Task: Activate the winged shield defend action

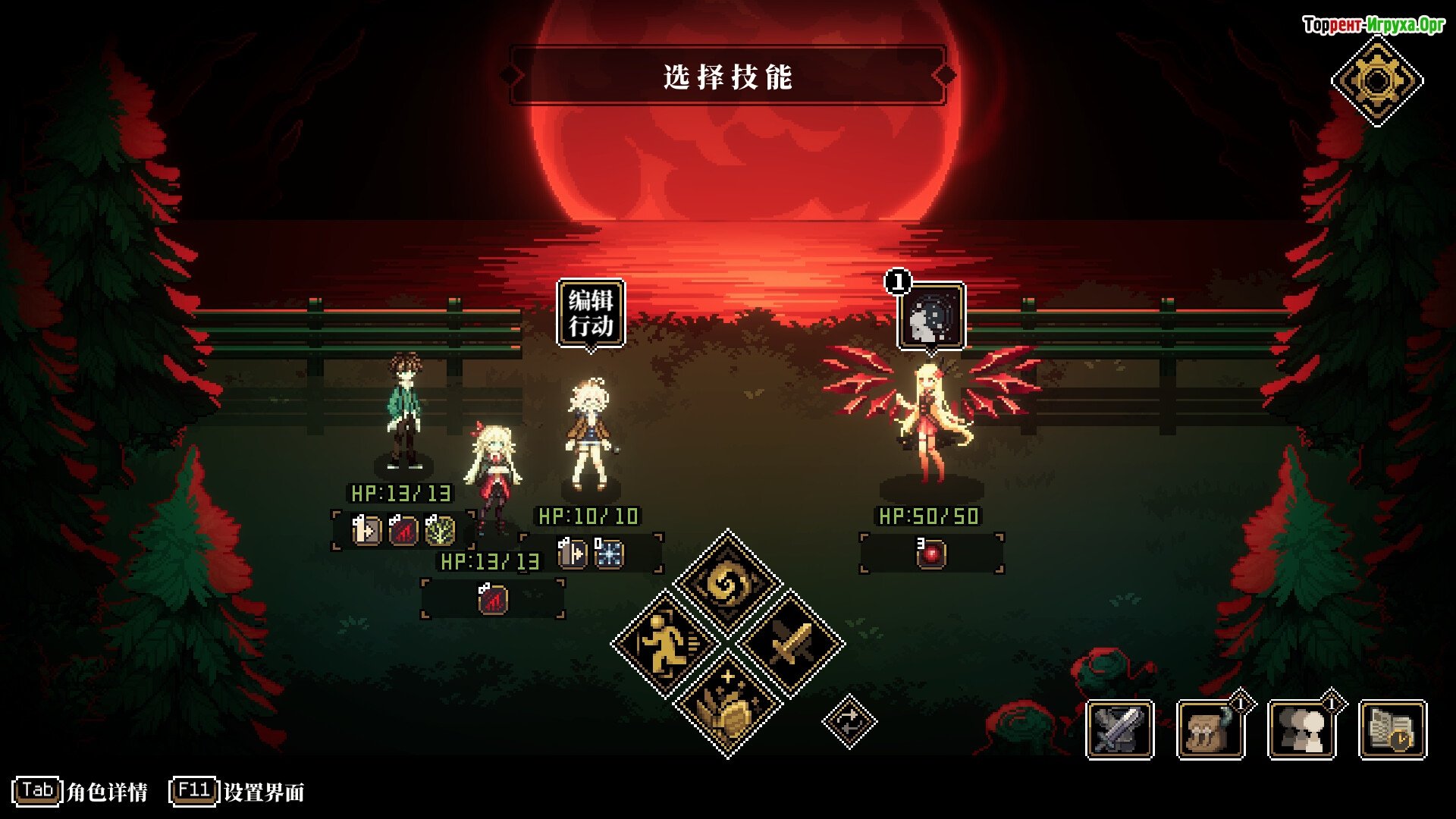Action: (727, 705)
